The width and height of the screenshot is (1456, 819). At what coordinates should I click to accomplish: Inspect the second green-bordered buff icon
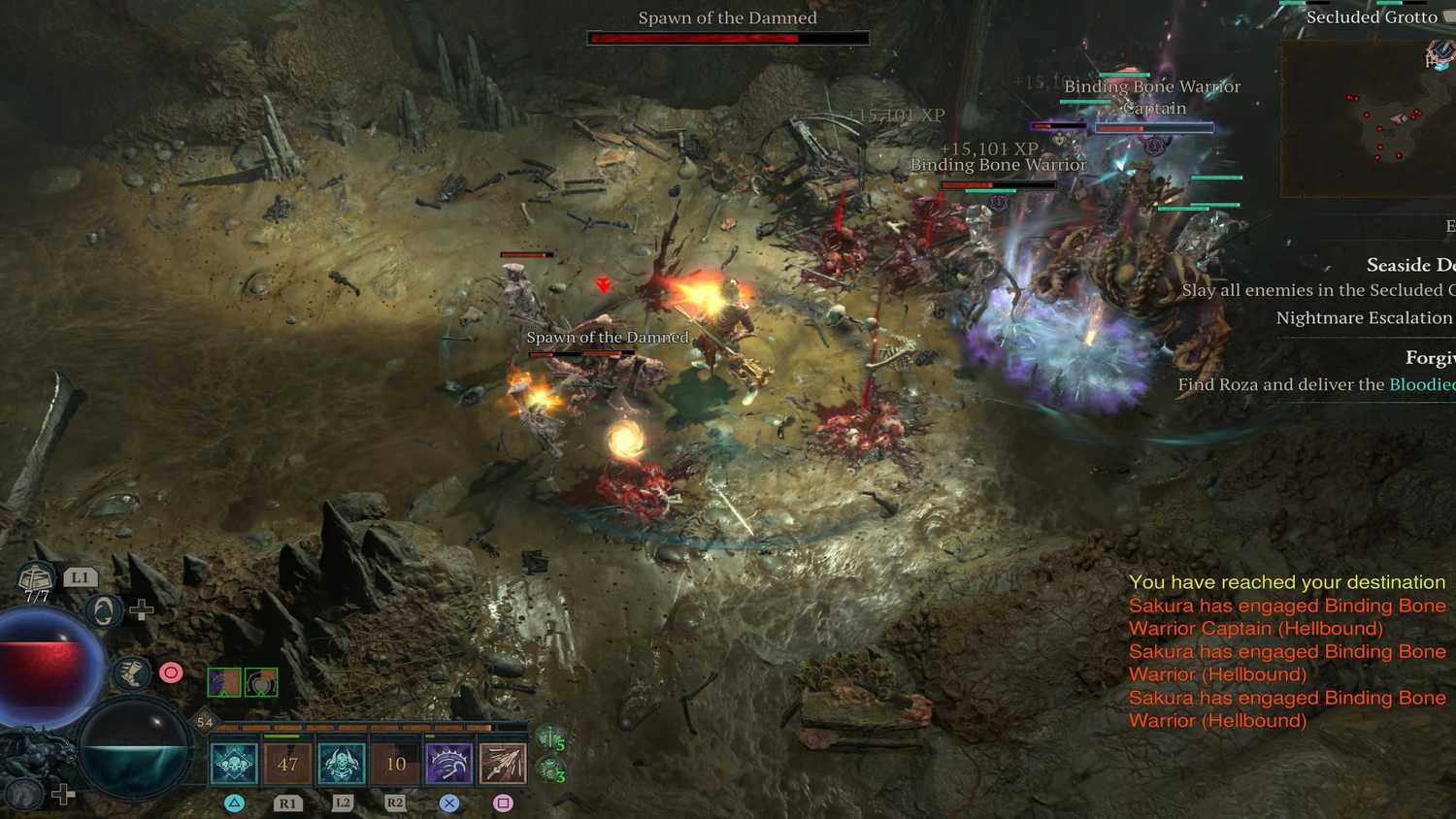(x=261, y=682)
